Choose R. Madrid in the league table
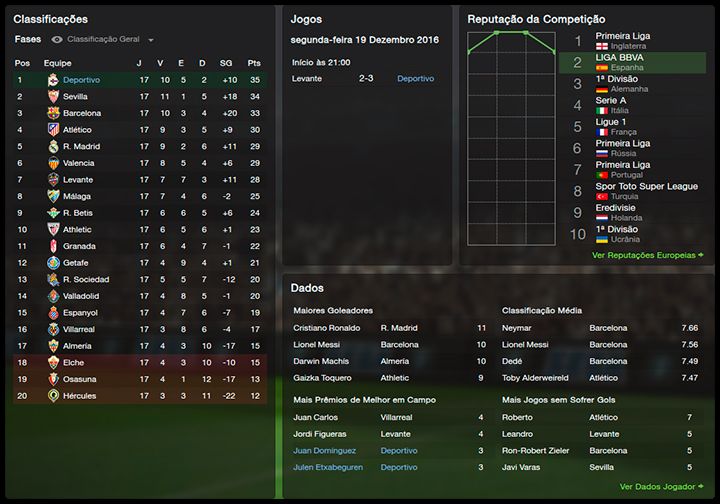 (79, 146)
